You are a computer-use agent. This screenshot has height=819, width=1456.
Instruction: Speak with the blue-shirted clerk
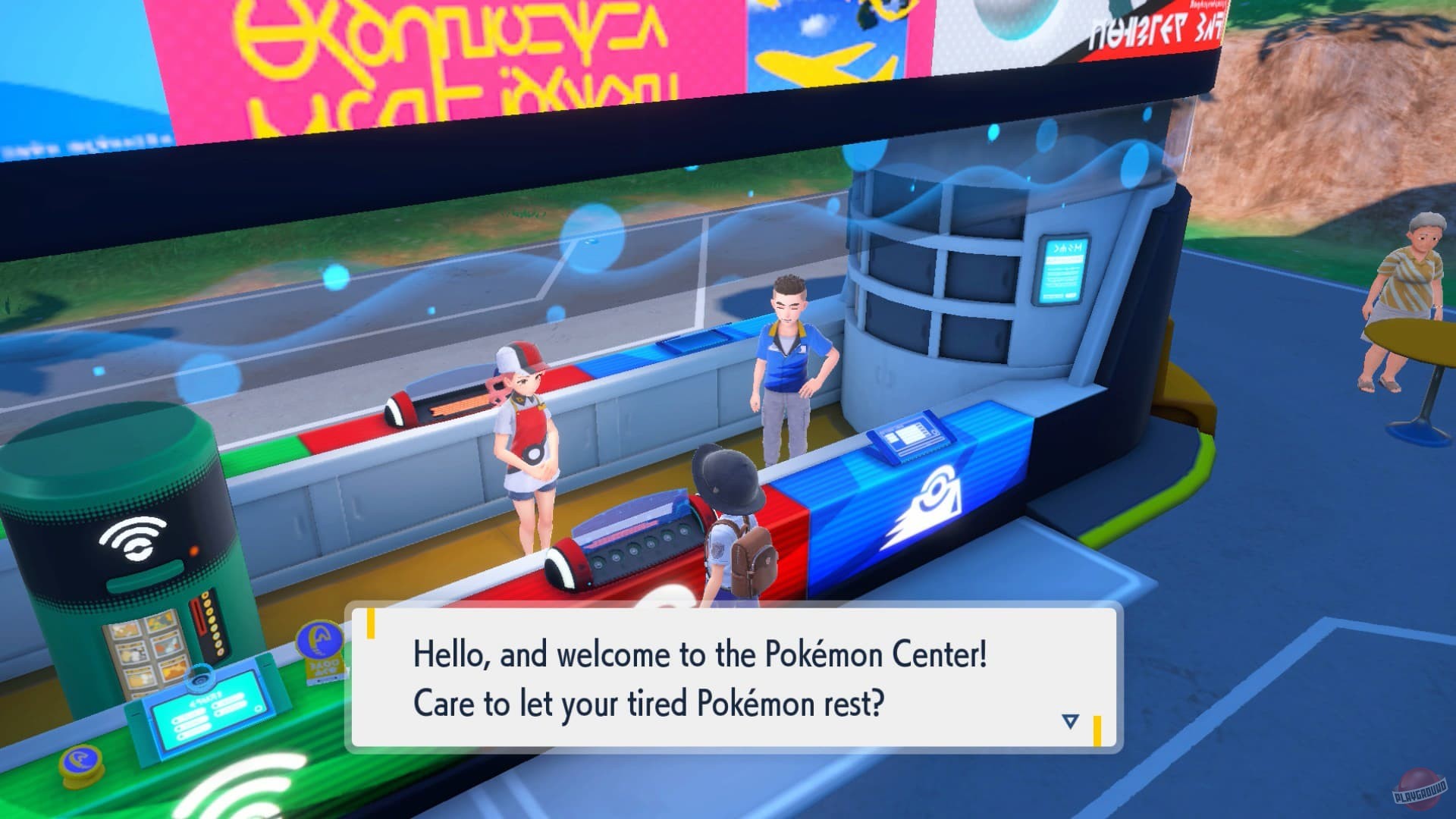pos(789,356)
